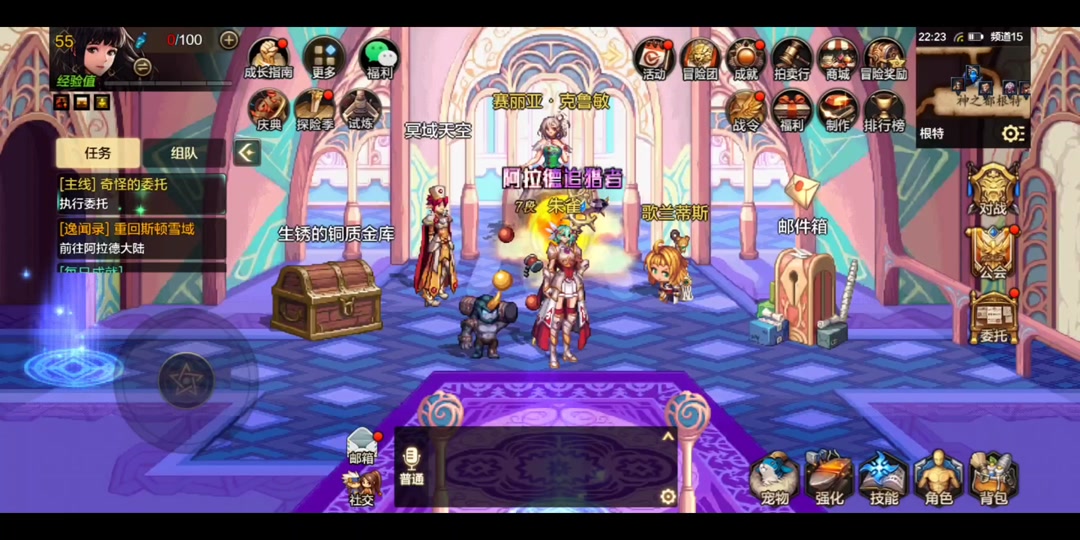This screenshot has height=540, width=1080.
Task: Open the 更多 menu
Action: [x=324, y=57]
